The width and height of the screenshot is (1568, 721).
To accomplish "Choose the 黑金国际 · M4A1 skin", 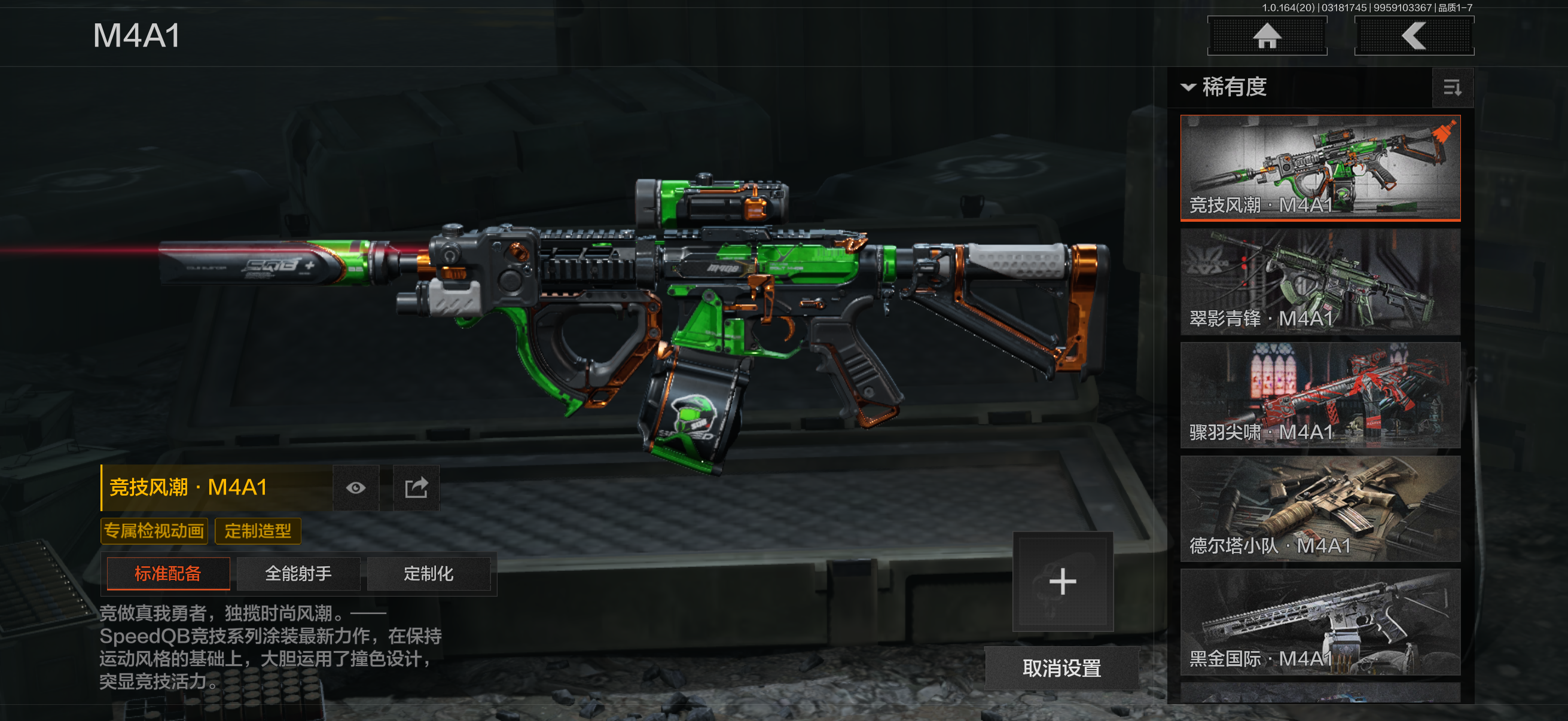I will pyautogui.click(x=1320, y=622).
